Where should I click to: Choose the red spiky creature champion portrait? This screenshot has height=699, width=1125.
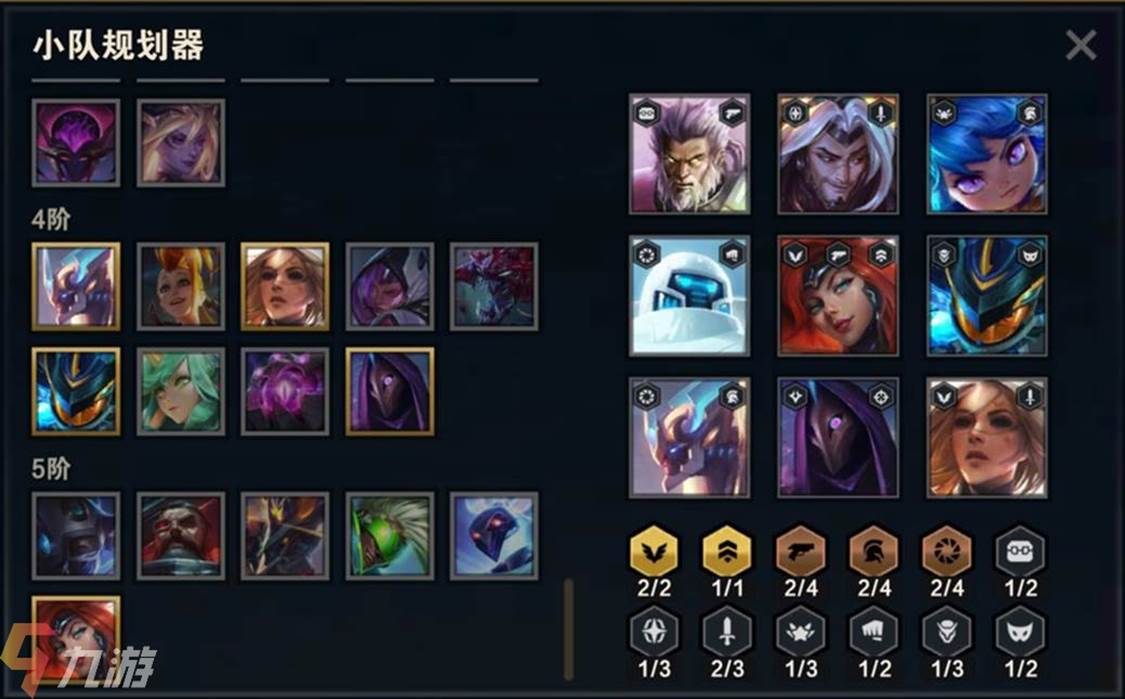pos(494,286)
